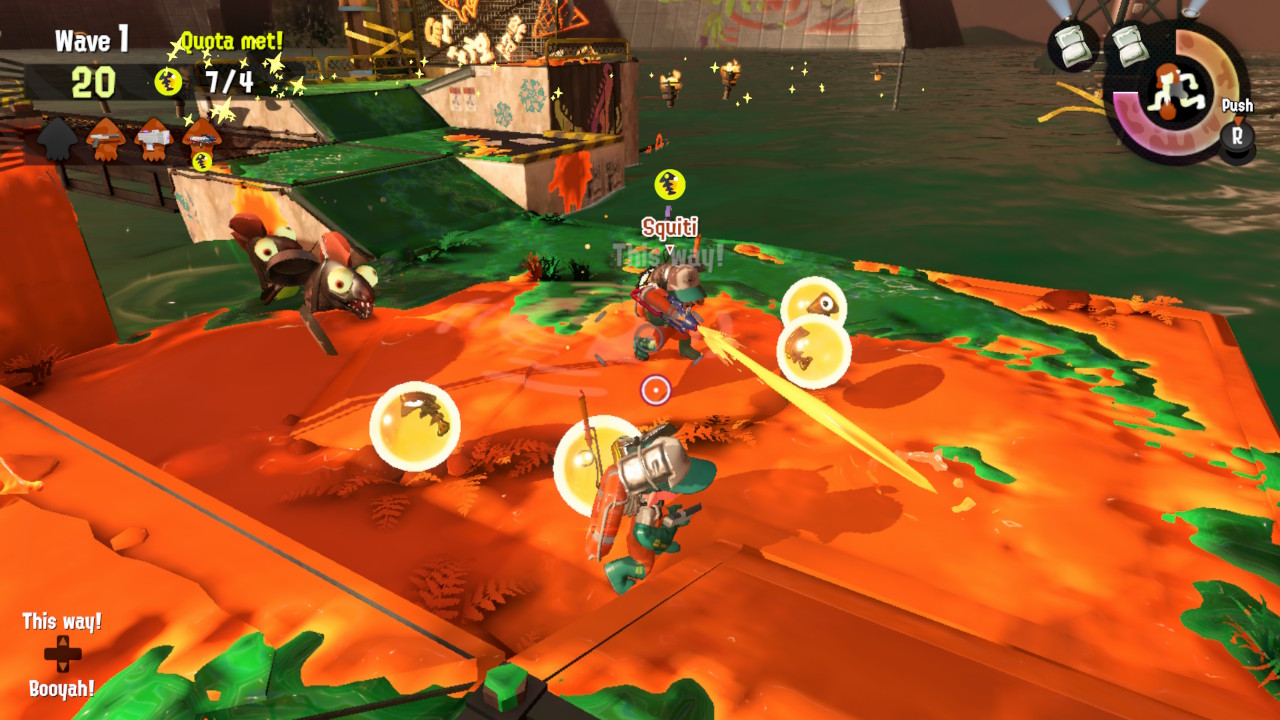Viewport: 1280px width, 720px height.
Task: Select the golden egg icon next to quota
Action: click(166, 79)
